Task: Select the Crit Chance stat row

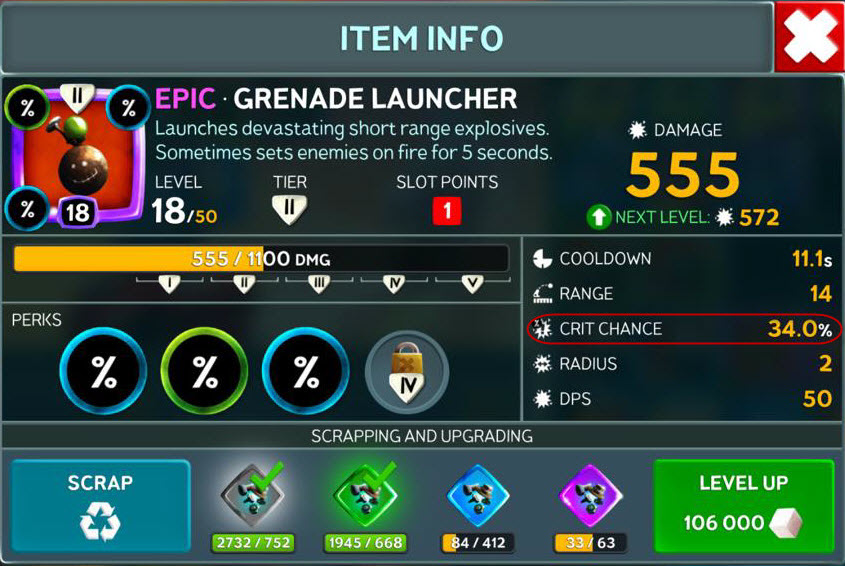Action: pyautogui.click(x=684, y=329)
